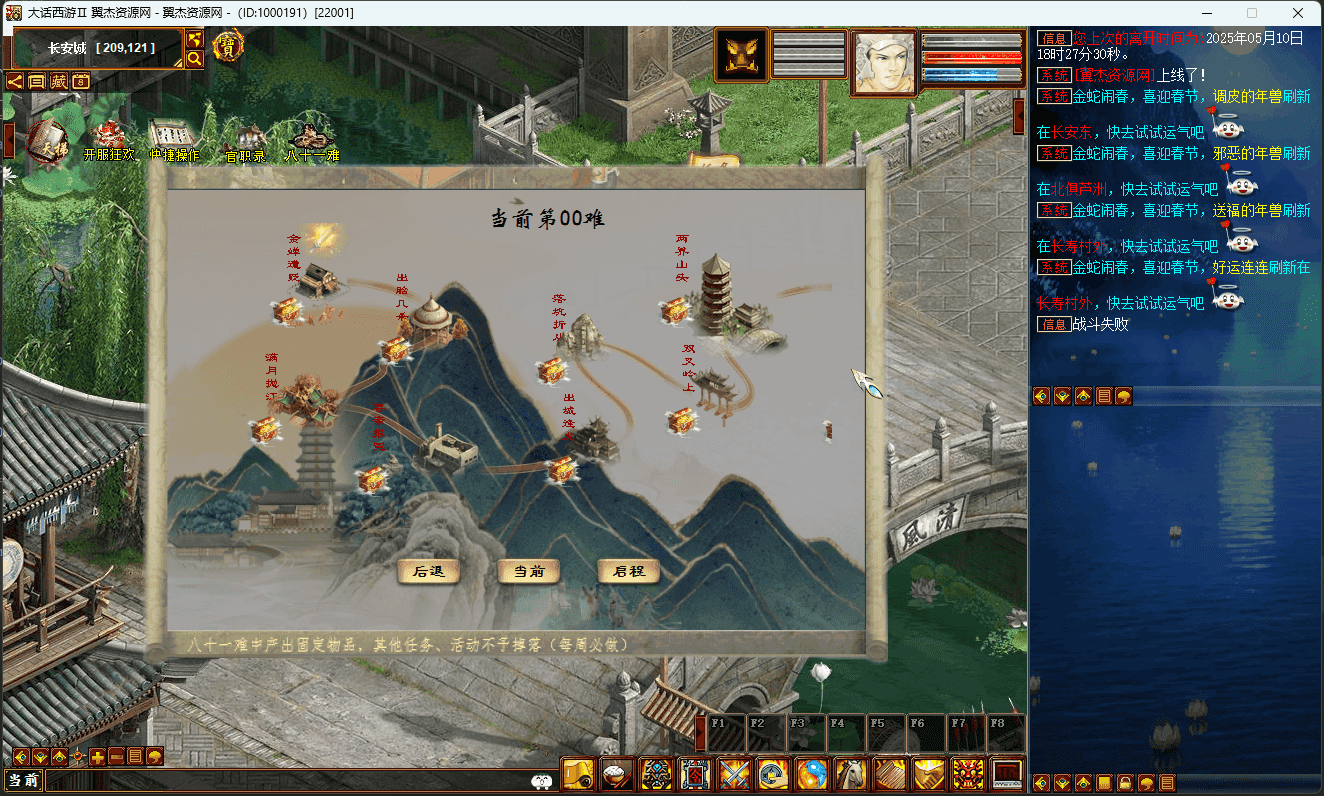Image resolution: width=1324 pixels, height=796 pixels.
Task: Click the yin-yang fish icon on the bottom bar
Action: (x=812, y=774)
